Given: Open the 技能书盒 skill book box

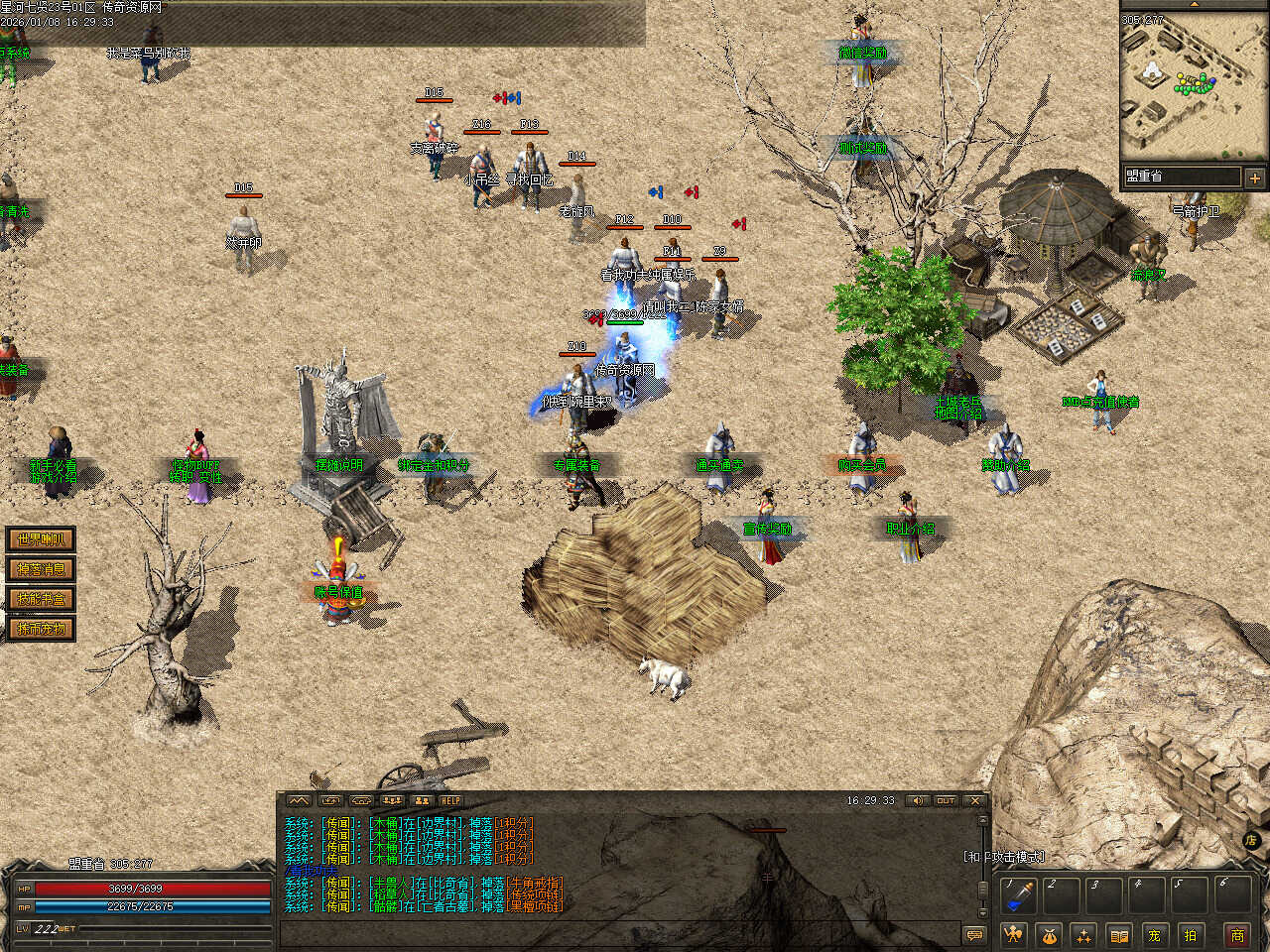Looking at the screenshot, I should point(41,599).
